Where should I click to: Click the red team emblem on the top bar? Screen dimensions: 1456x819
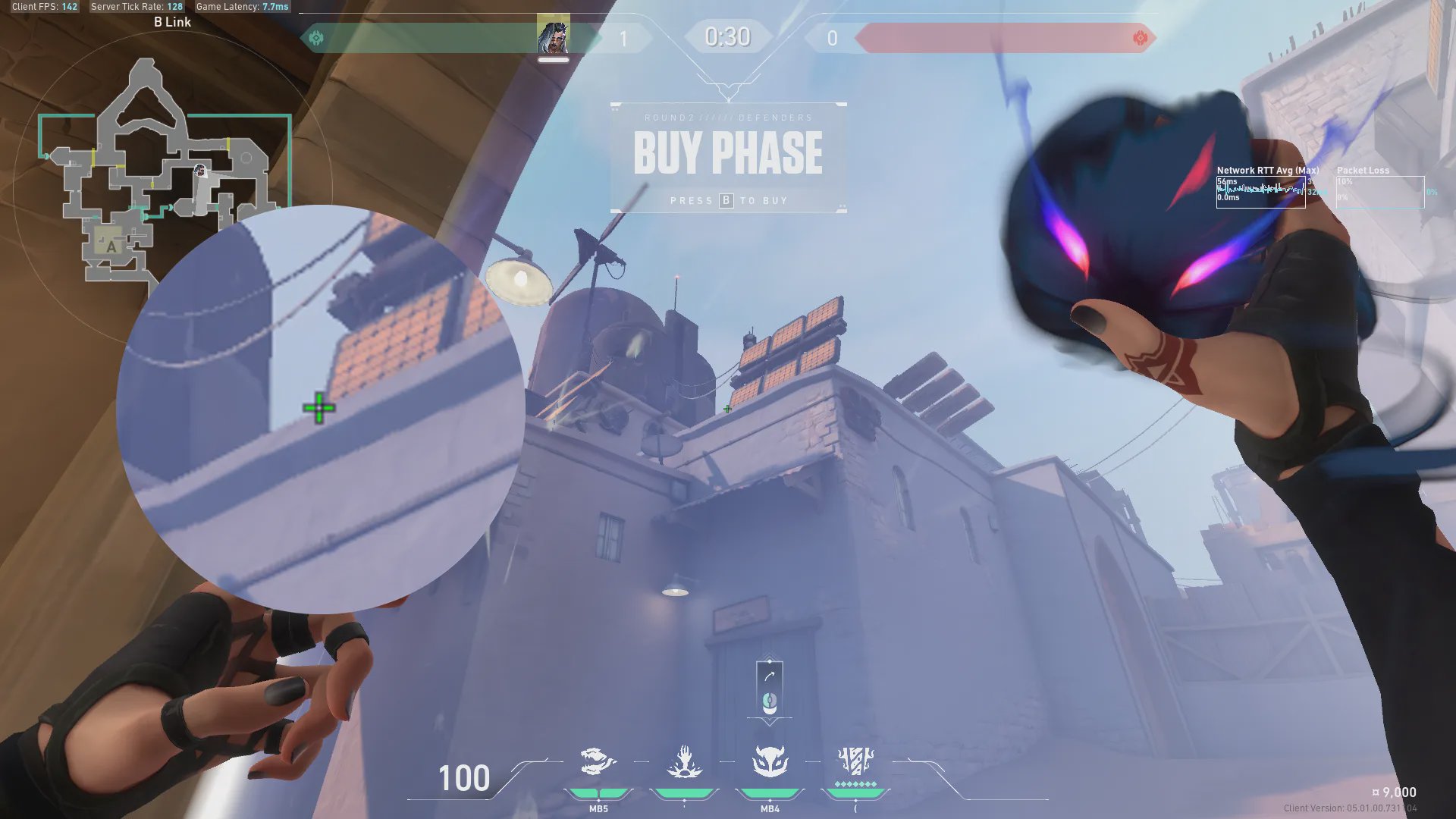(1139, 37)
